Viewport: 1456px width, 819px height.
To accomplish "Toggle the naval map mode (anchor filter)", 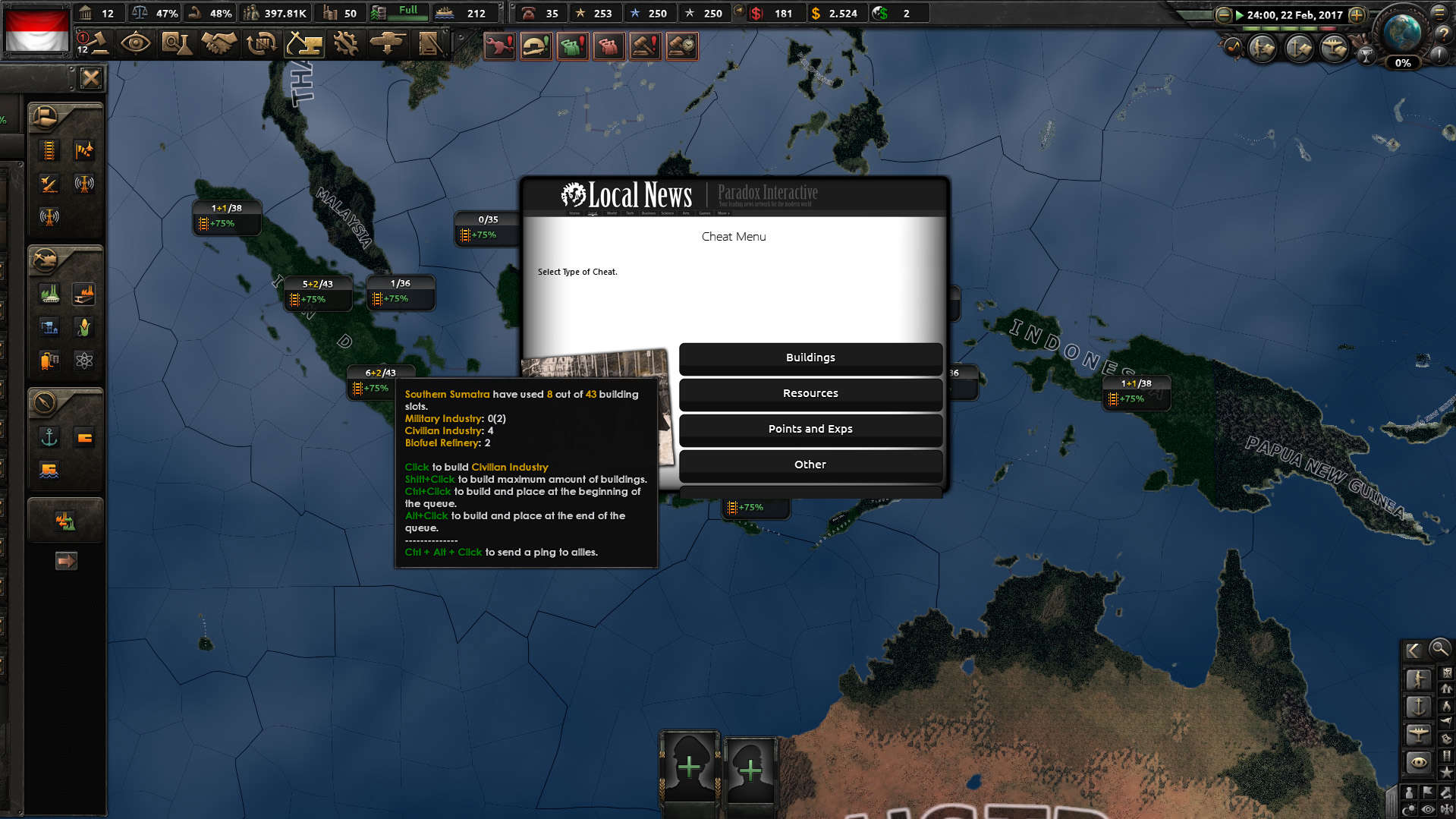I will [1420, 707].
